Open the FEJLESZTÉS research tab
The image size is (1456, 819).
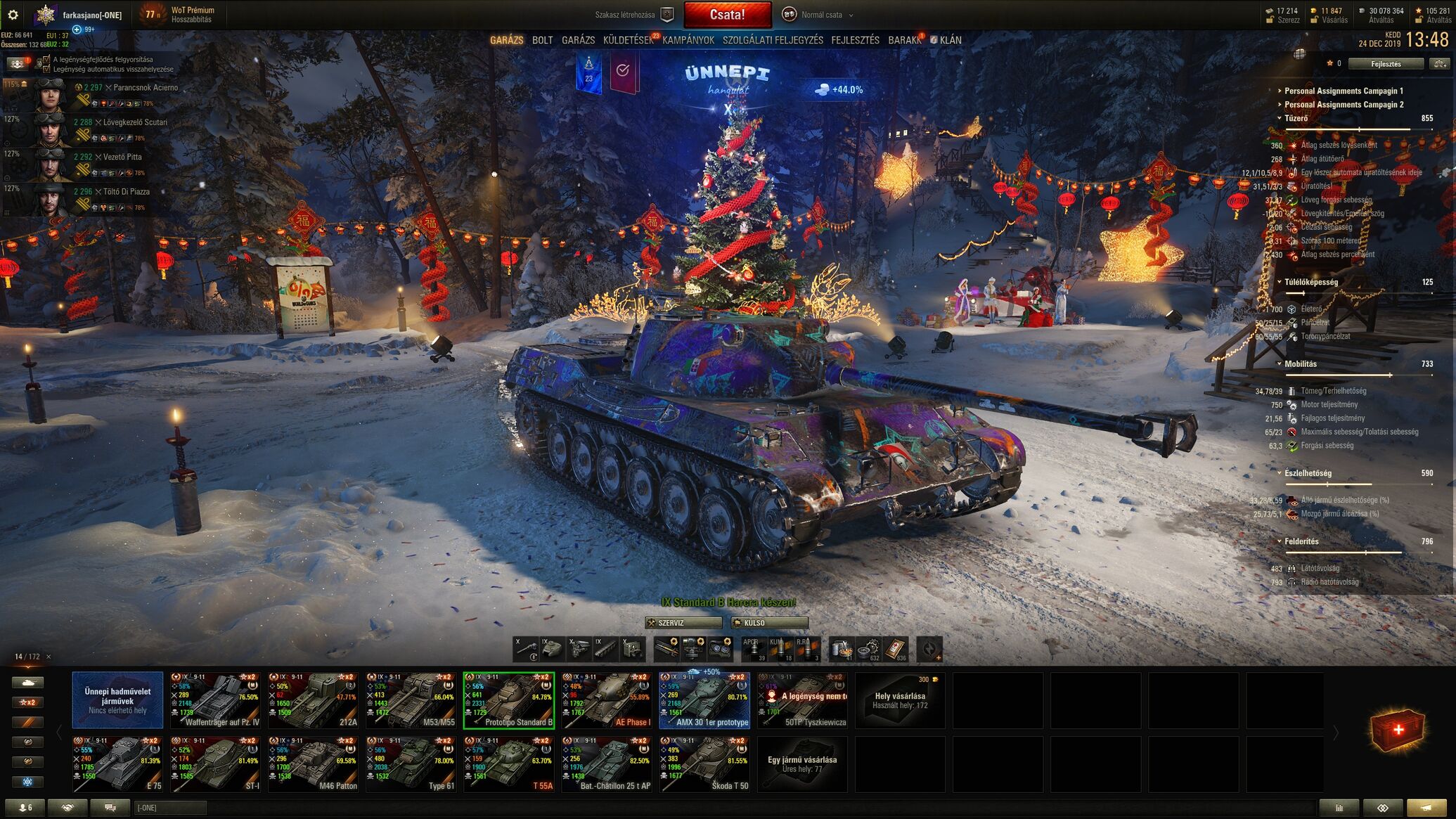tap(855, 40)
